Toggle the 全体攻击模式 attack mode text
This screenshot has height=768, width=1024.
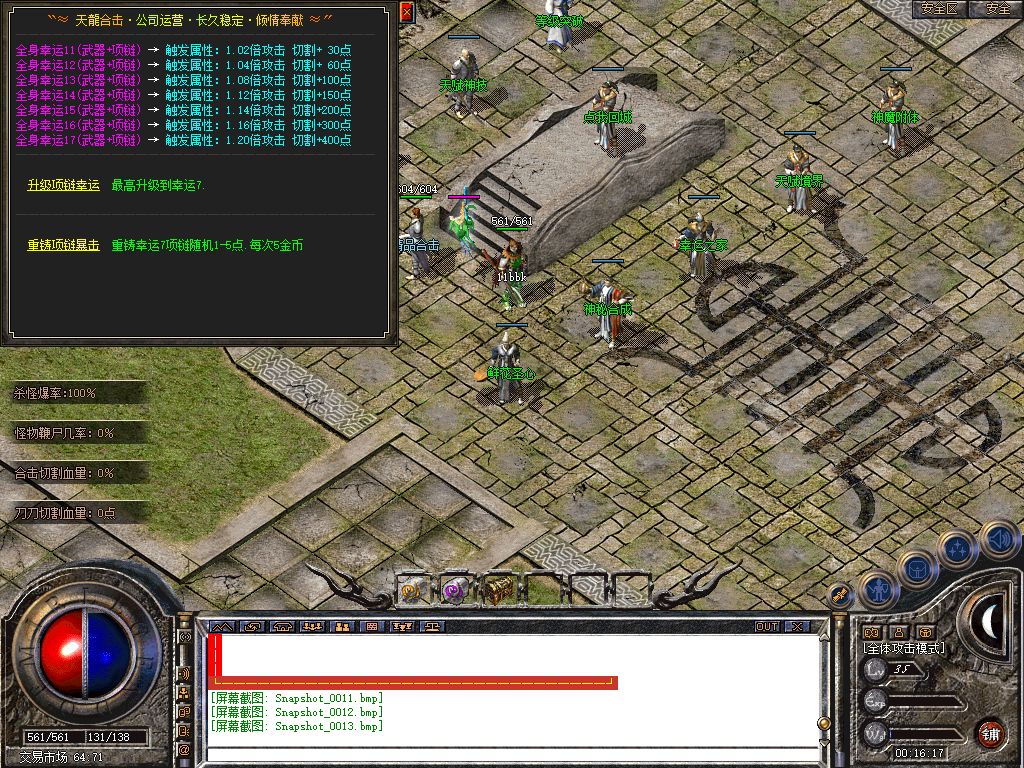[x=904, y=648]
